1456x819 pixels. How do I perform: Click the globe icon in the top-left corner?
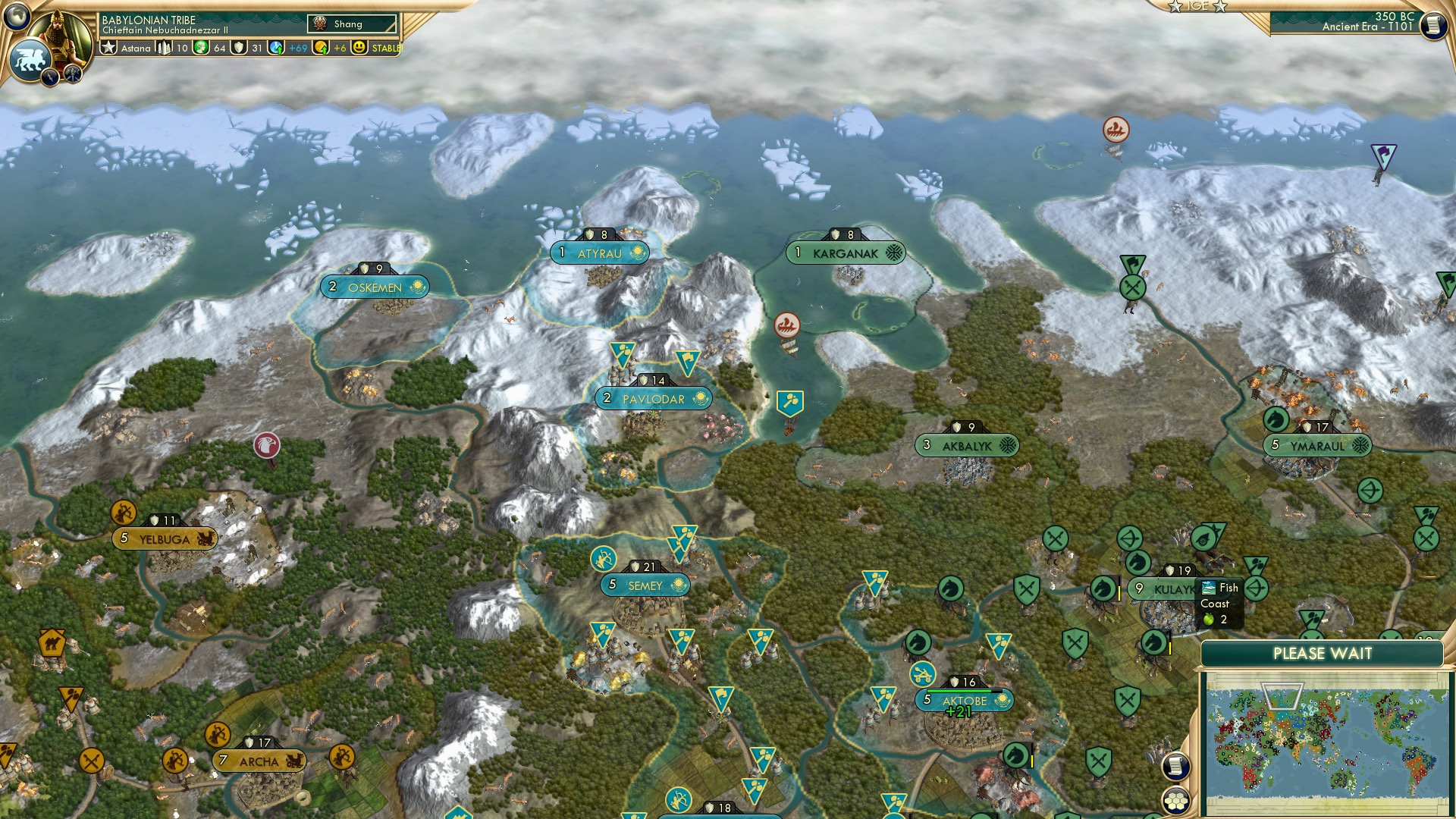click(x=18, y=18)
